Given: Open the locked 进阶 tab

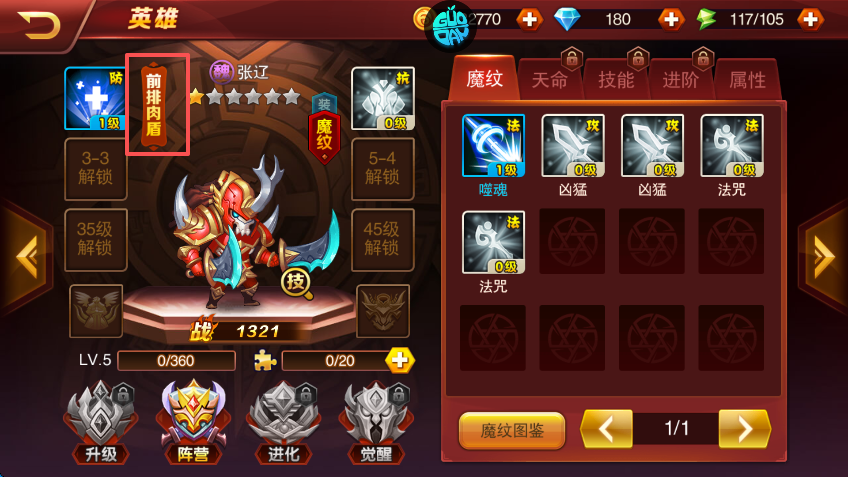Looking at the screenshot, I should [x=682, y=80].
